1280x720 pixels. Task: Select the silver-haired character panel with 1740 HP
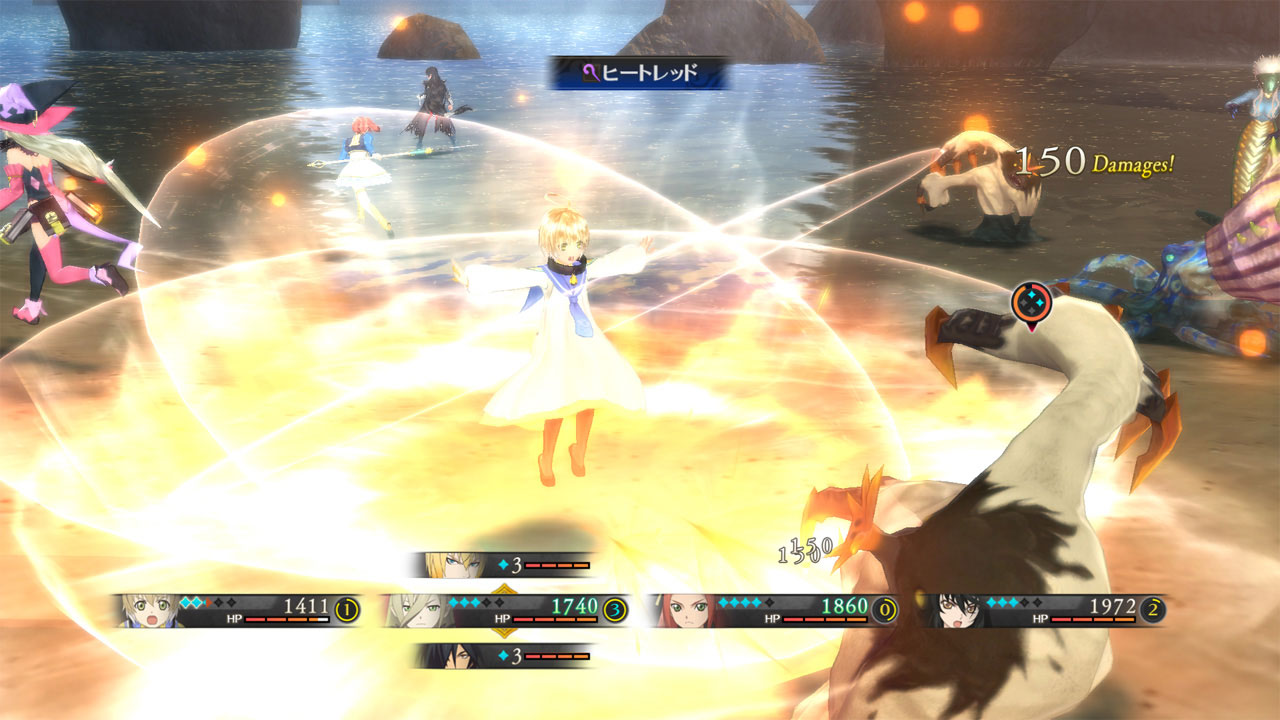pyautogui.click(x=505, y=610)
